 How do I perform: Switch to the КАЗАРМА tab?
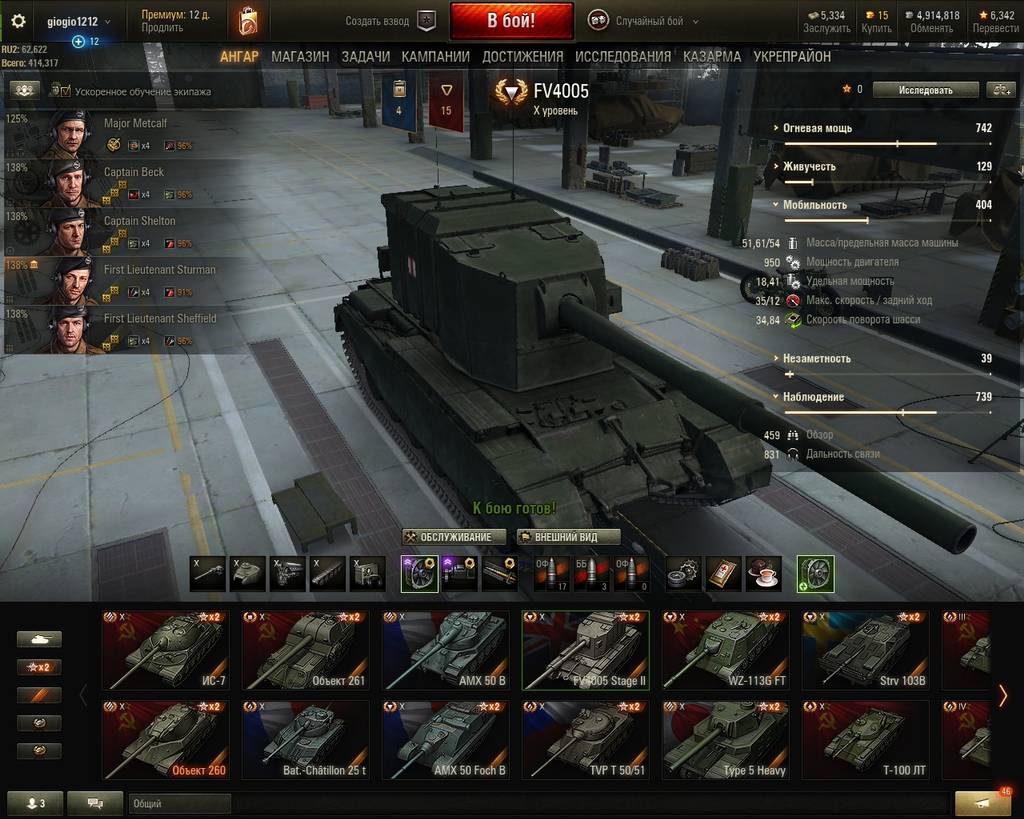(712, 57)
